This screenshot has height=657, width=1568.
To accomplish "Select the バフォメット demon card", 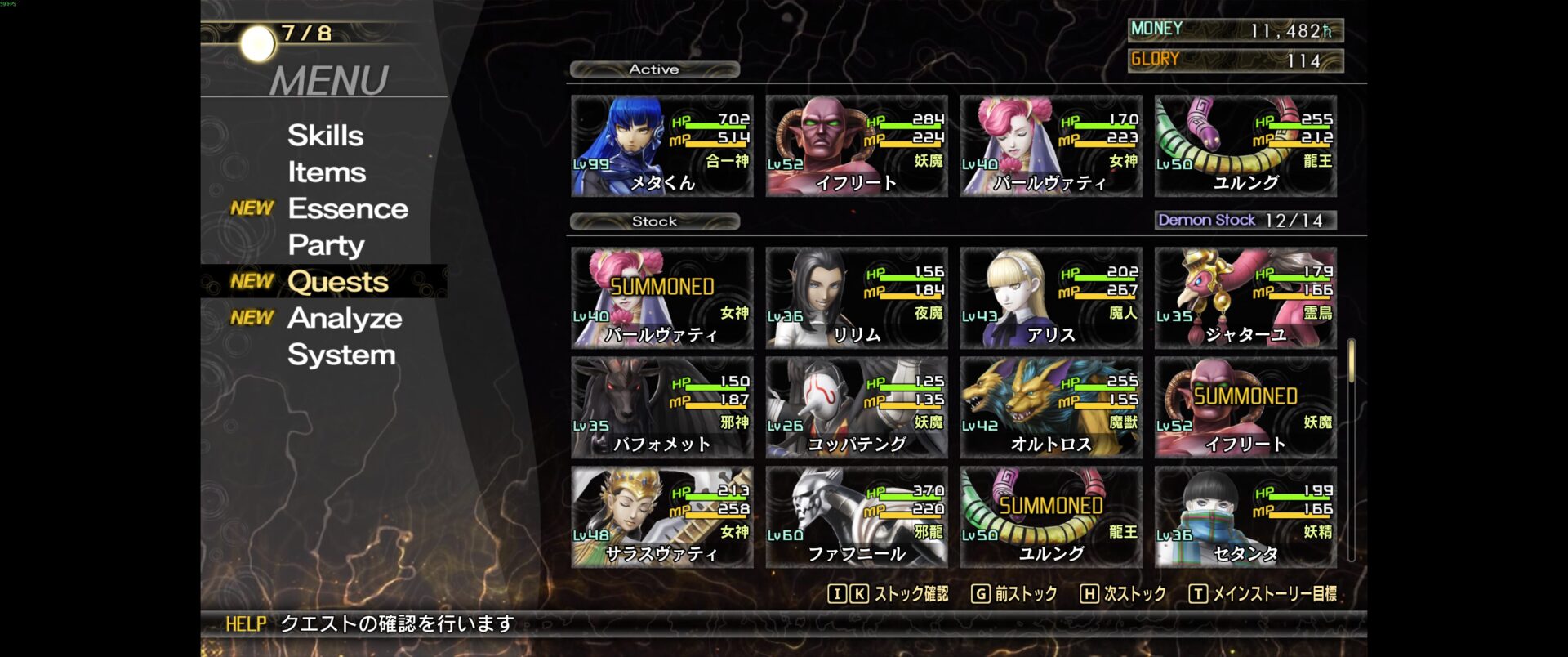I will coord(661,408).
